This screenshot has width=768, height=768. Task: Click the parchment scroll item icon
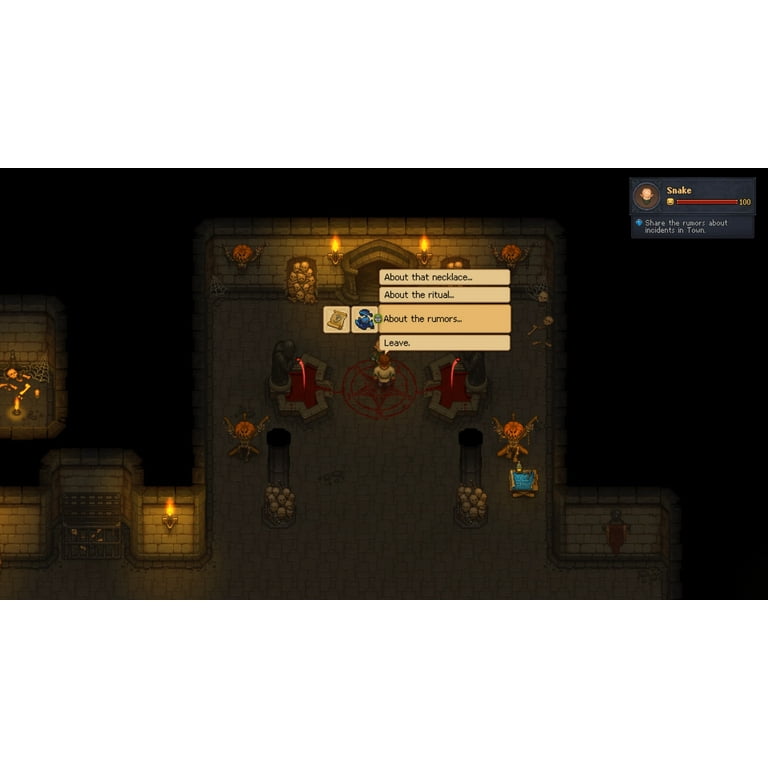336,319
